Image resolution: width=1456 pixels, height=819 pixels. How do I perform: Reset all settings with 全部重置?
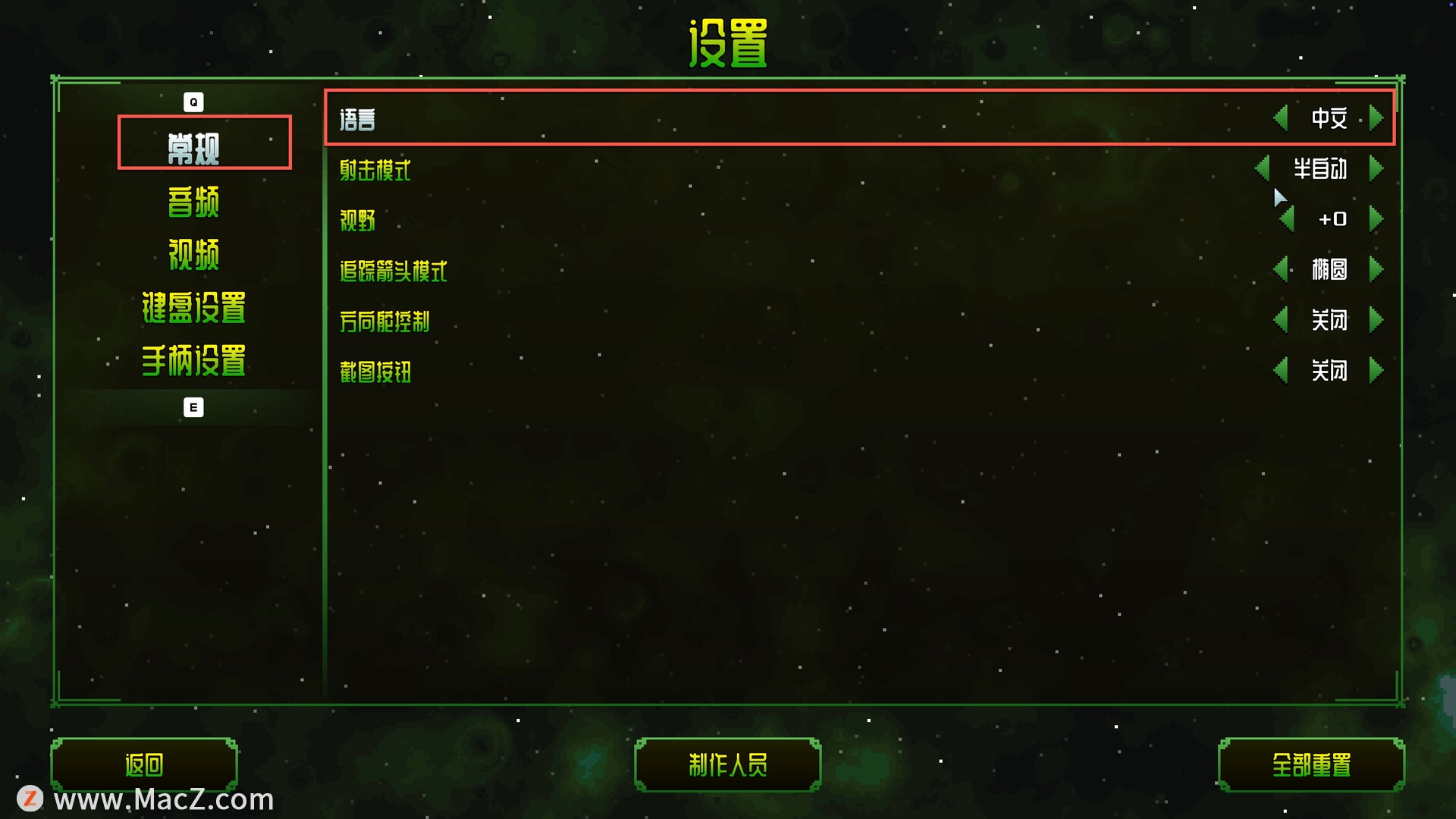[1311, 764]
